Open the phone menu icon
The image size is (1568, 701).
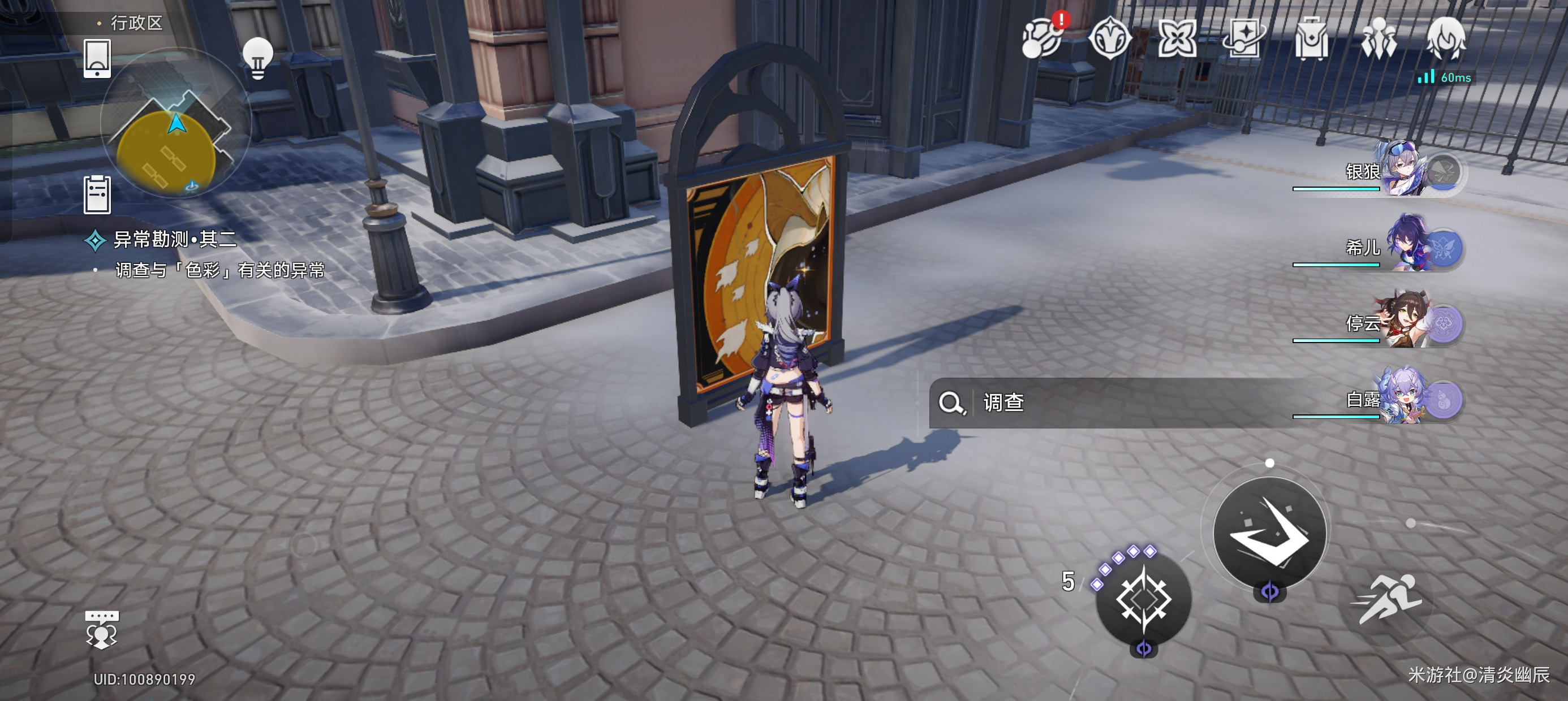[97, 58]
